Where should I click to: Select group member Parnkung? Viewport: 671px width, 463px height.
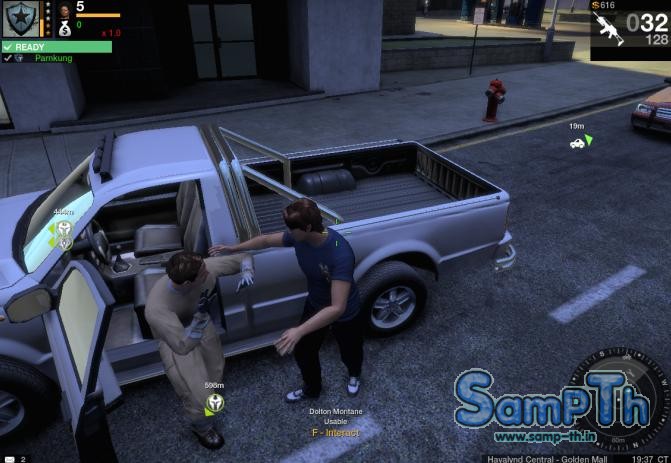[53, 58]
